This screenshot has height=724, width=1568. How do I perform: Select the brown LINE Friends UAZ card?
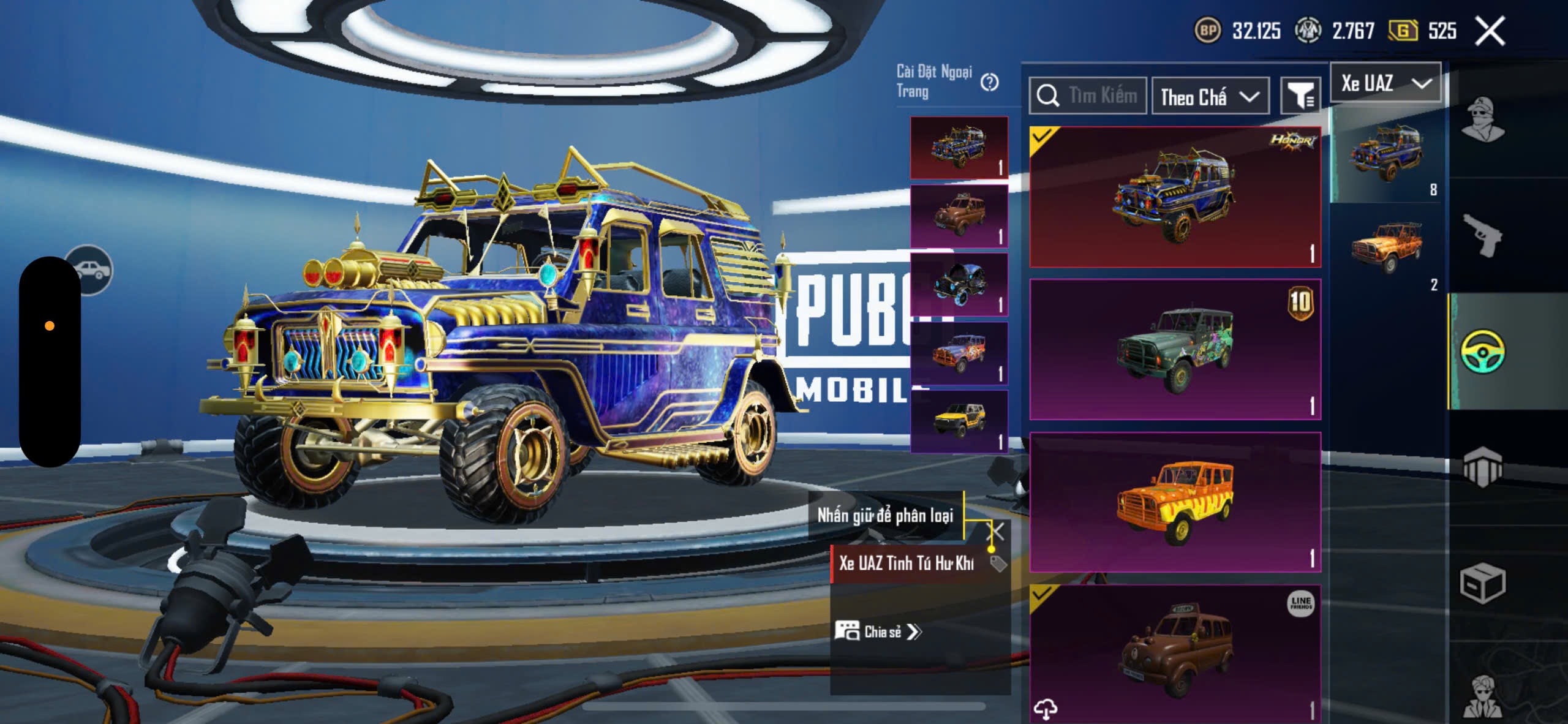click(1175, 653)
